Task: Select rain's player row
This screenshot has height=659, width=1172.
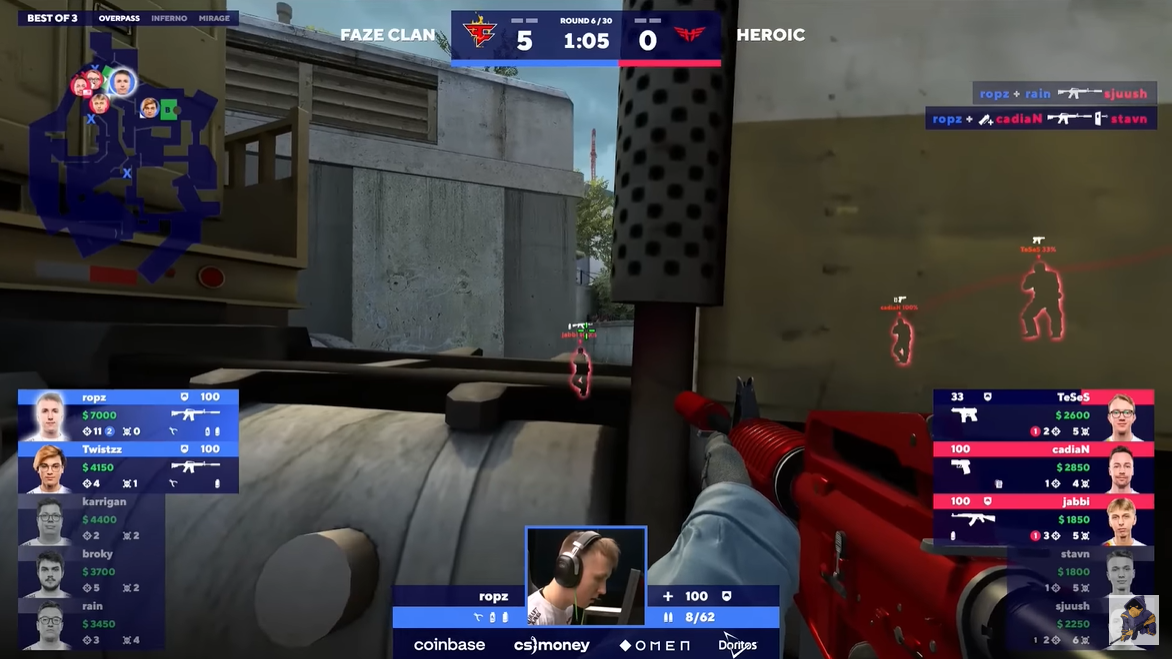Action: (90, 623)
